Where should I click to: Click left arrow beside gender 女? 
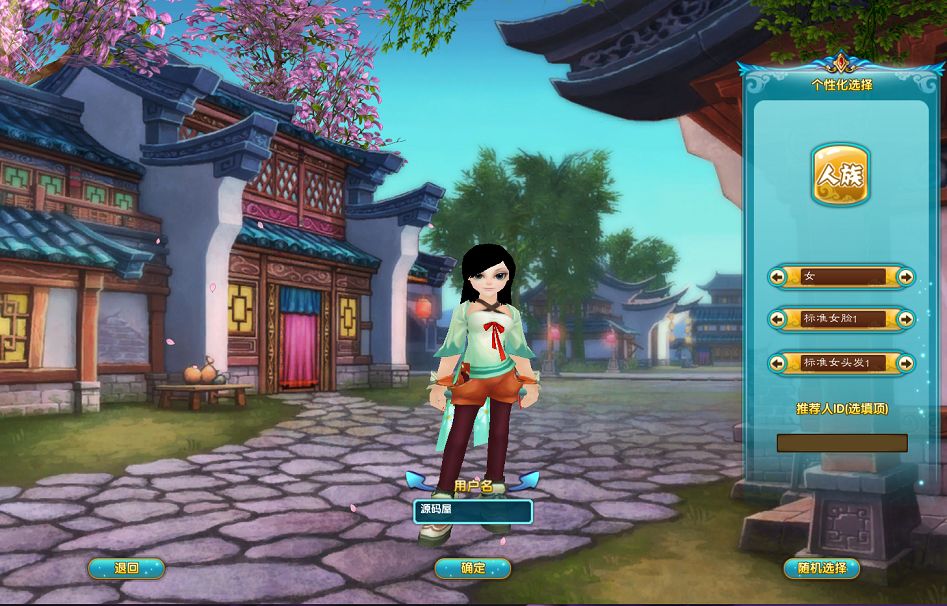point(778,277)
